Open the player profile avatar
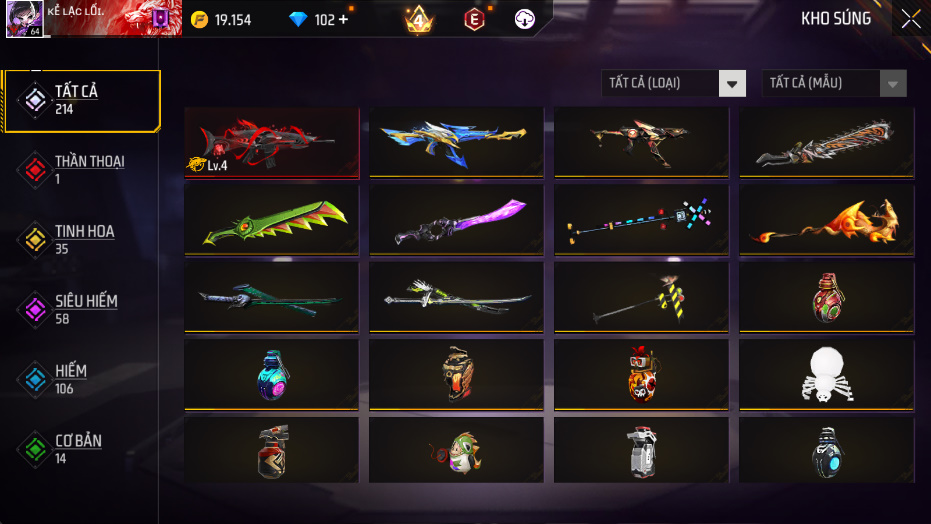The image size is (931, 524). [x=23, y=19]
